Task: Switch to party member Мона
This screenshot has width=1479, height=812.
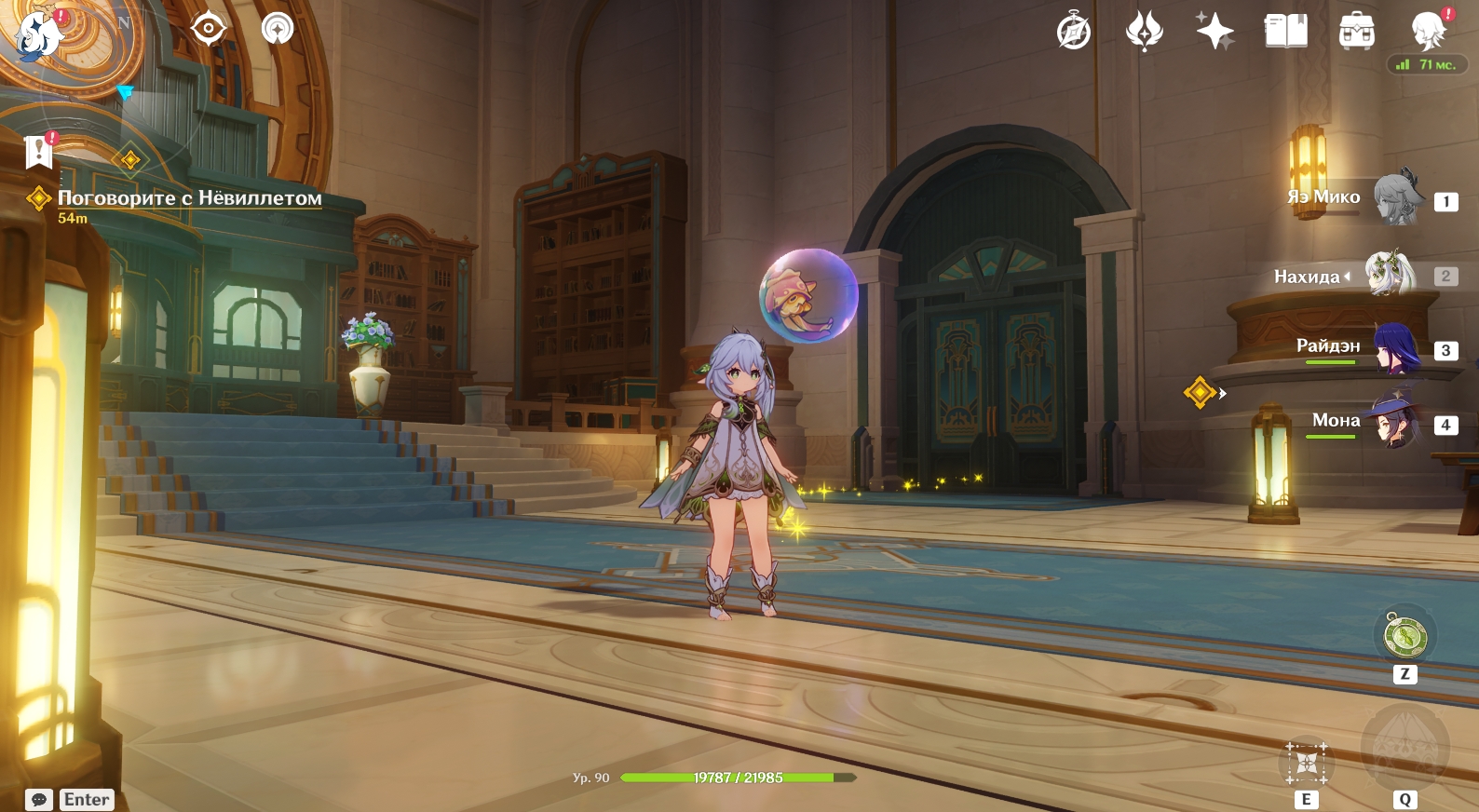Action: tap(1393, 424)
